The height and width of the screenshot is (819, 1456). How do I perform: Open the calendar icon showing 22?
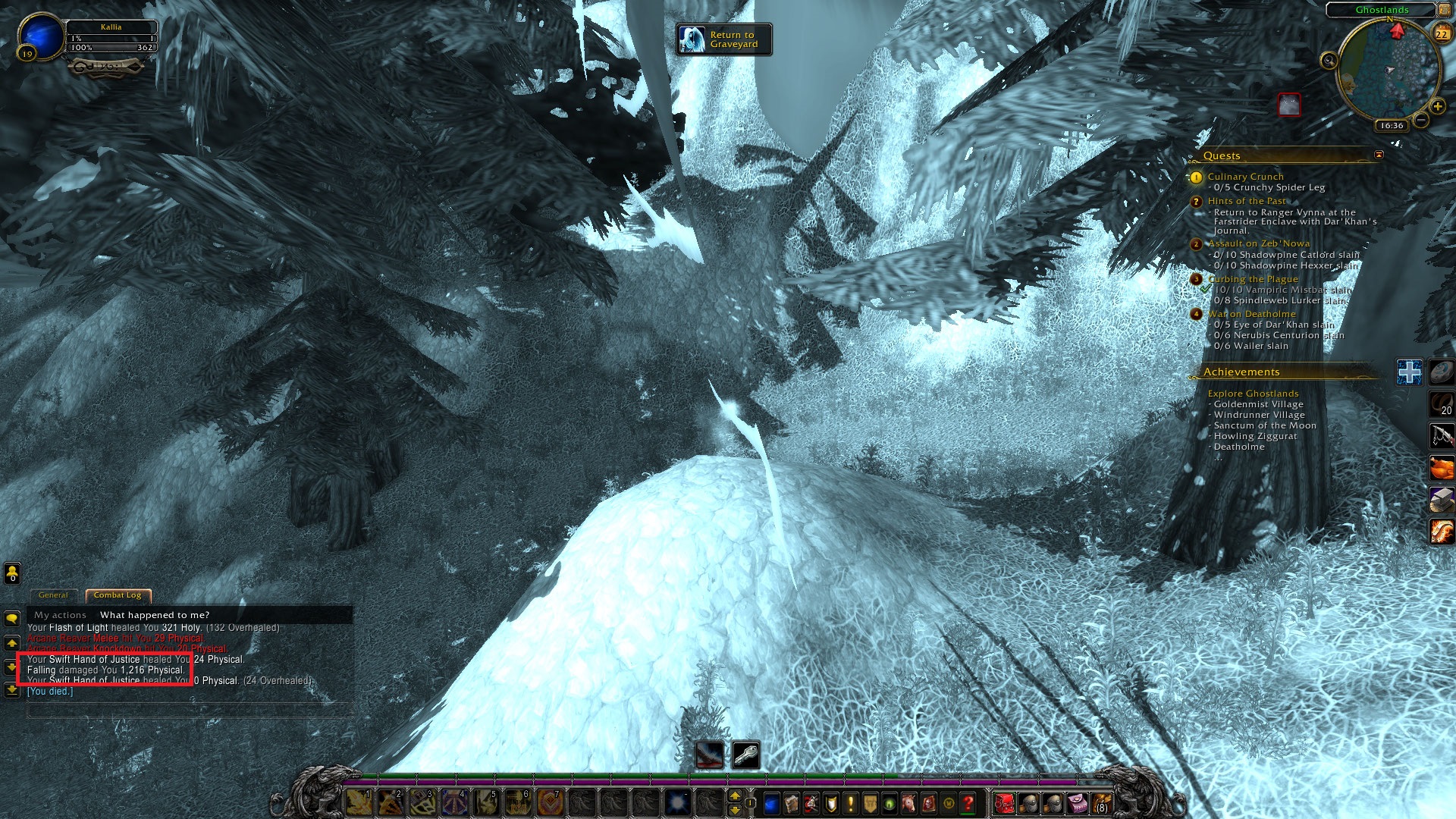pos(1442,33)
